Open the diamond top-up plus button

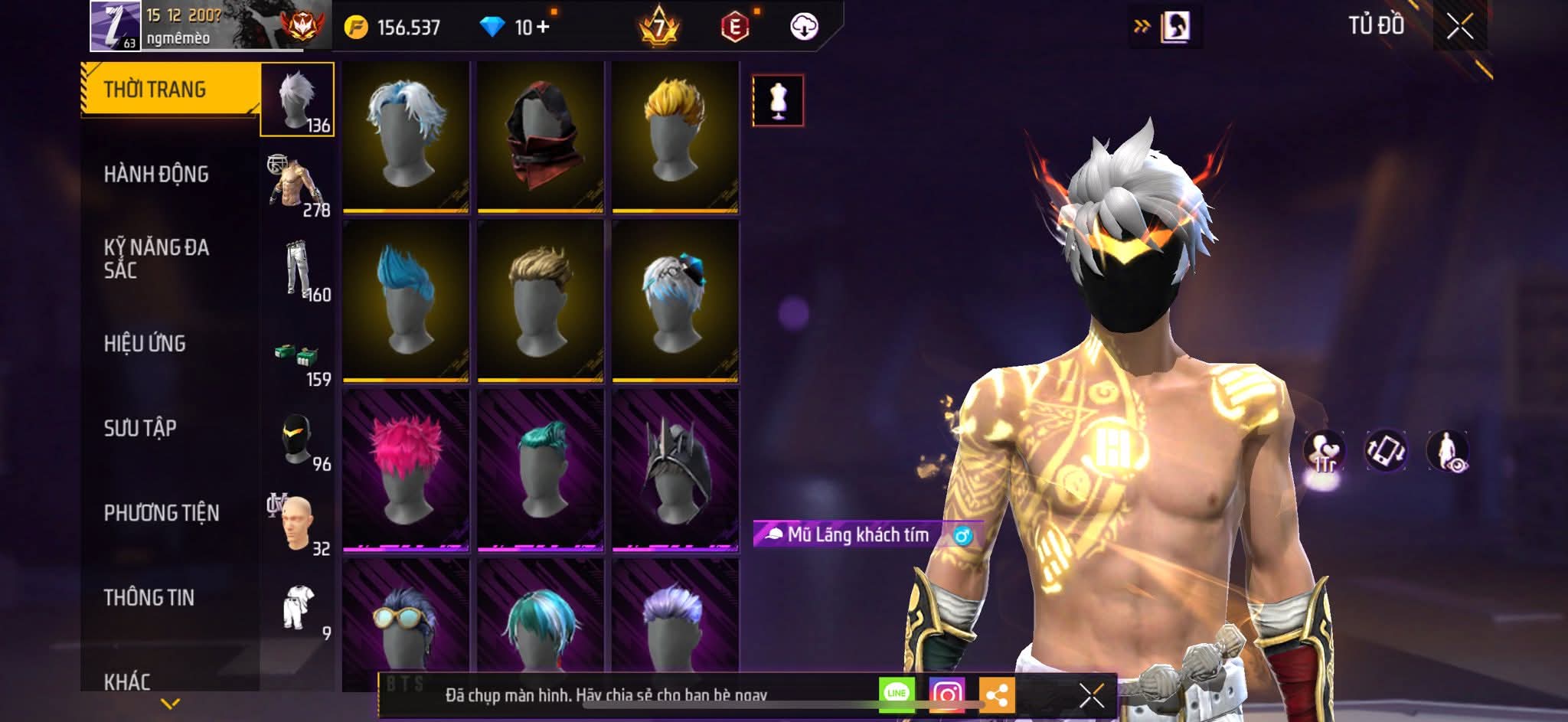tap(543, 28)
